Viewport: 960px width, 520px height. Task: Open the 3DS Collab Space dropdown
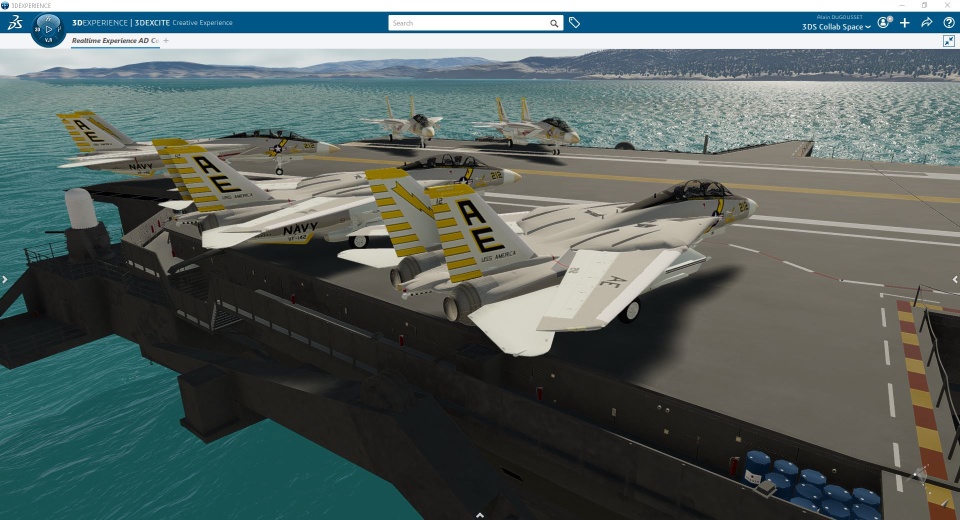[x=836, y=27]
